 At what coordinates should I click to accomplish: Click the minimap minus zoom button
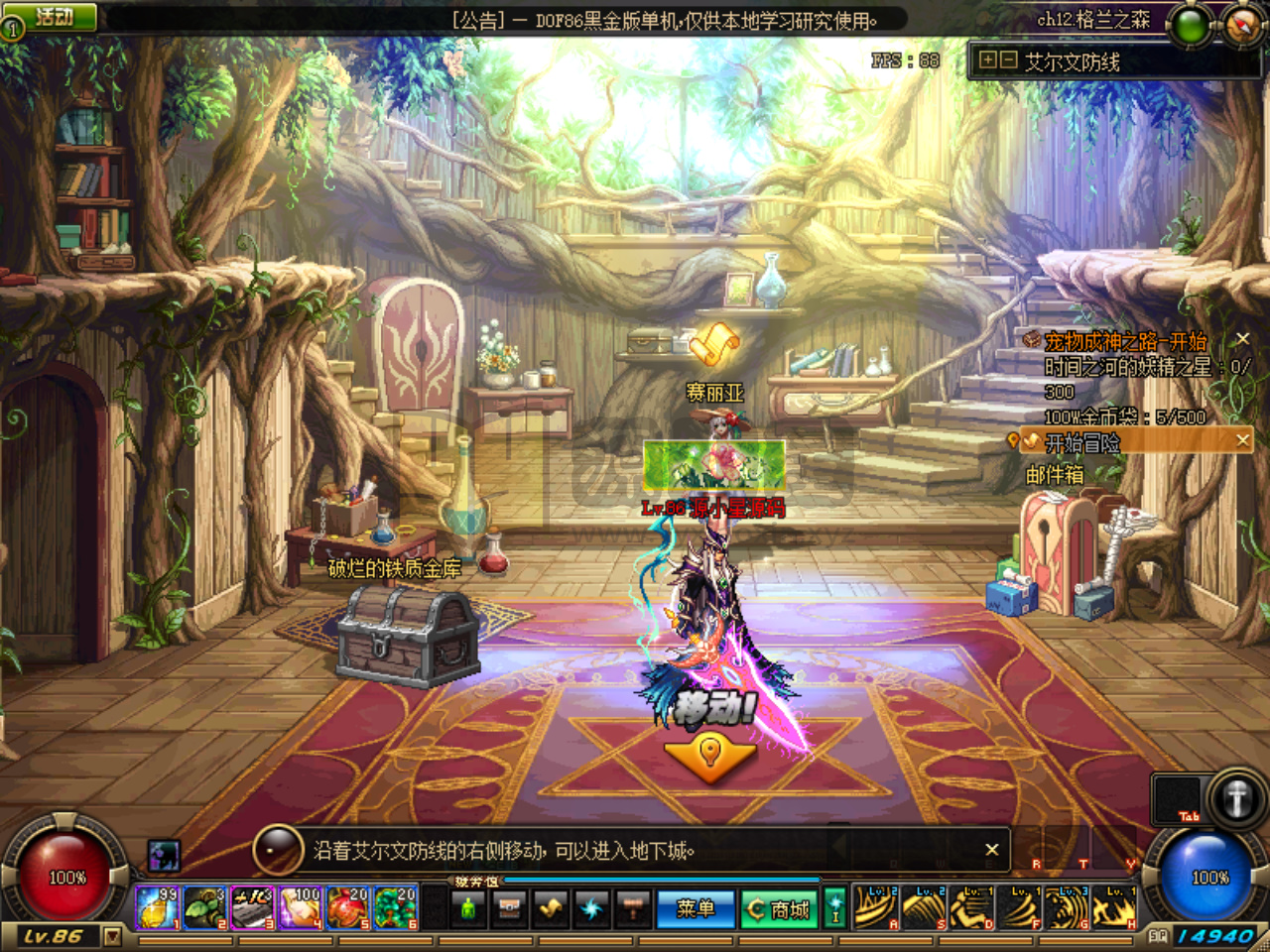pyautogui.click(x=1008, y=60)
